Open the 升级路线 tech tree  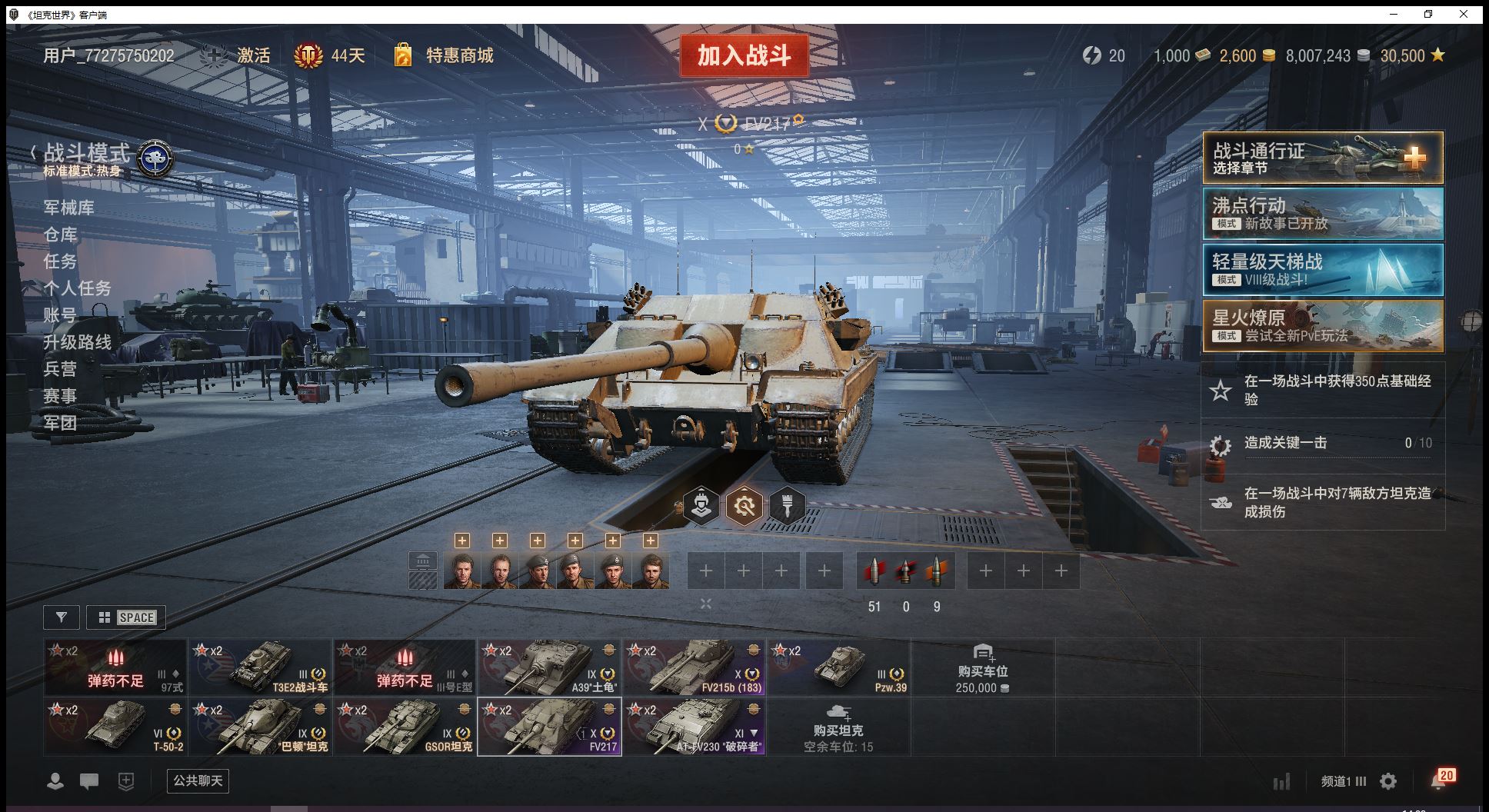click(x=78, y=342)
